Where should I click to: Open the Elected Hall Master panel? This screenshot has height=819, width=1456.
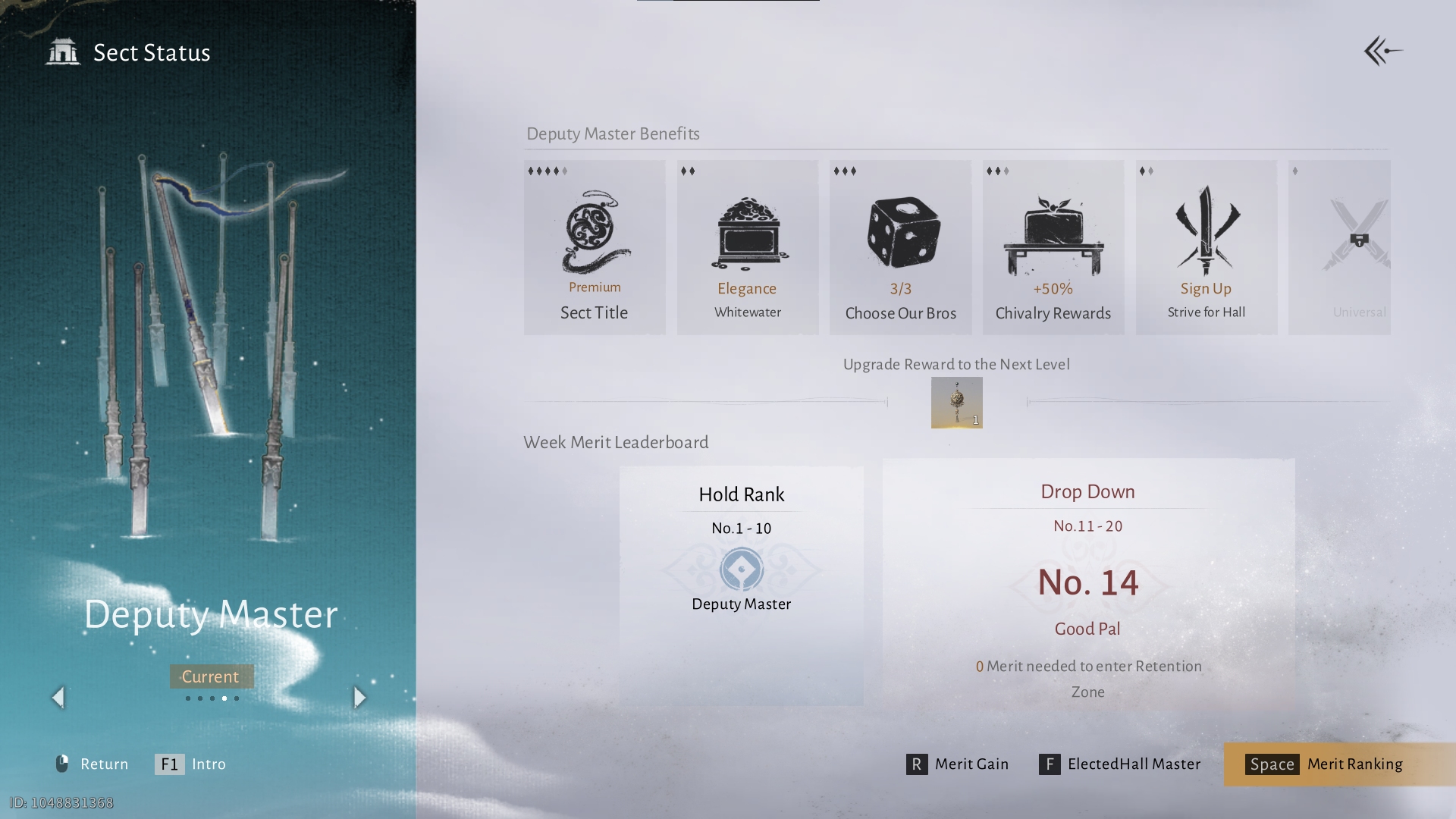(x=1120, y=764)
